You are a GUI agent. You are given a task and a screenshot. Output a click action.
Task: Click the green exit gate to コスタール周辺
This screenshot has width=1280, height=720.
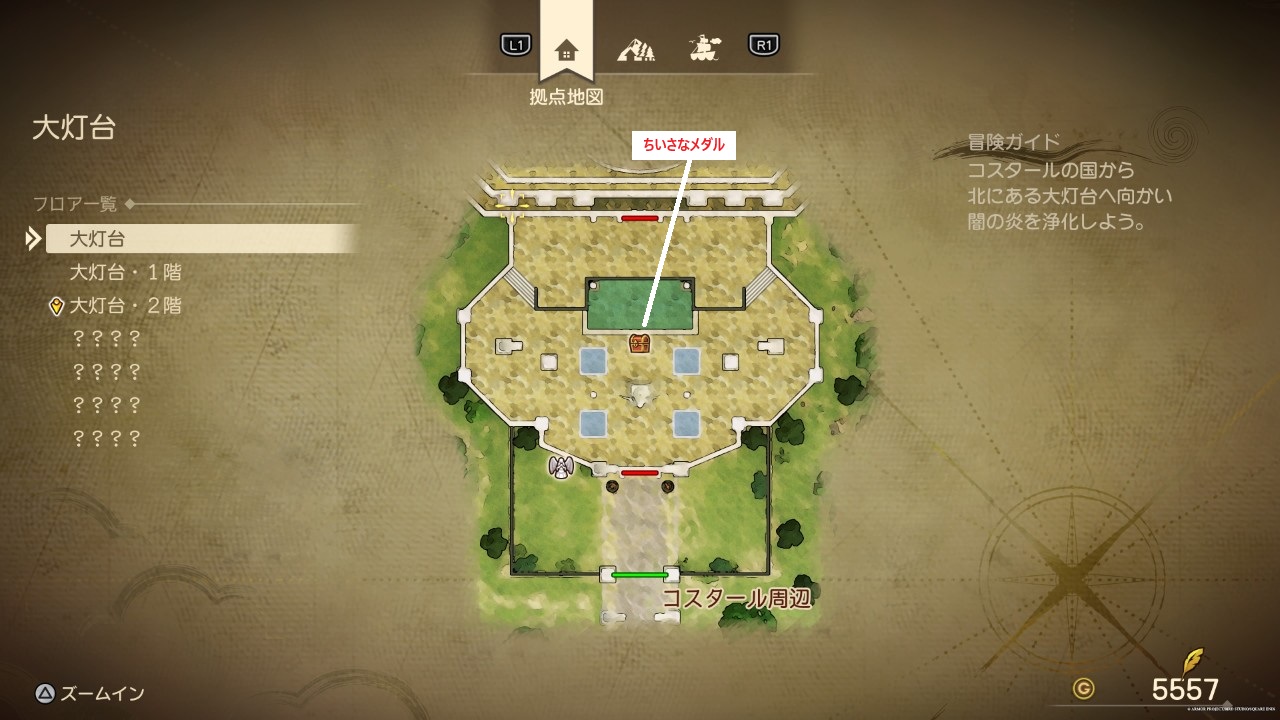(639, 575)
